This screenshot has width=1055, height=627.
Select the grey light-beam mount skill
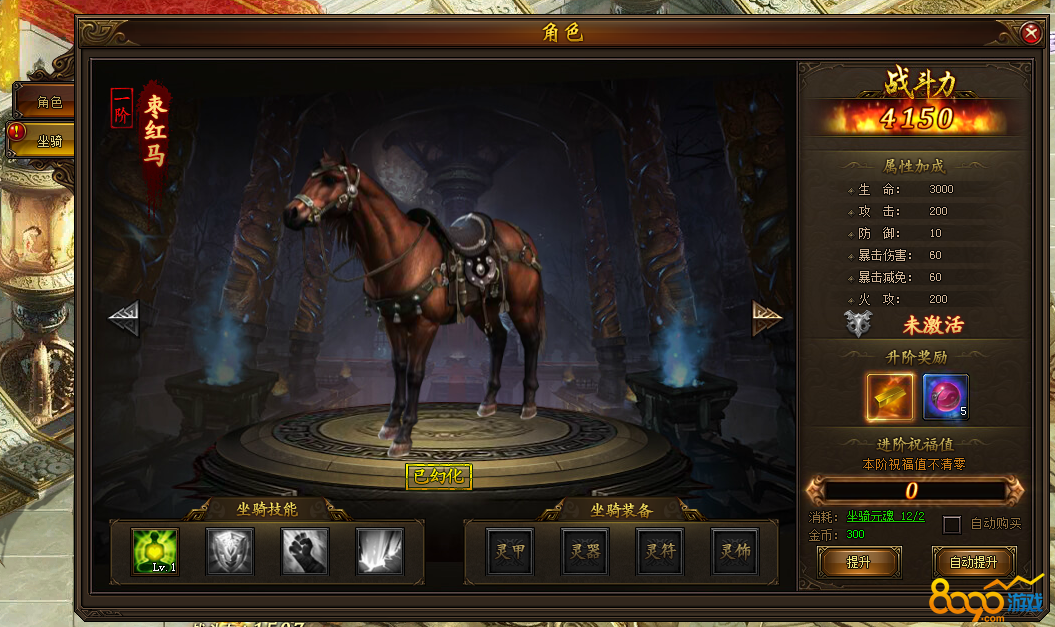coord(380,551)
